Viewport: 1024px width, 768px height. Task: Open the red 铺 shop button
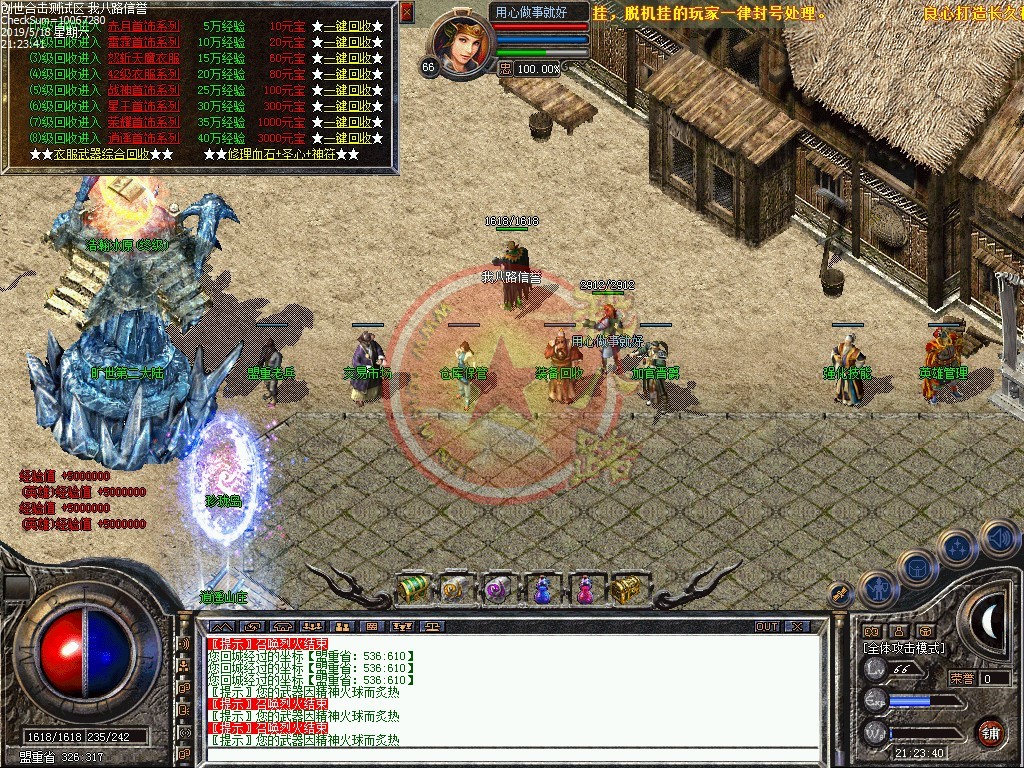[x=990, y=732]
